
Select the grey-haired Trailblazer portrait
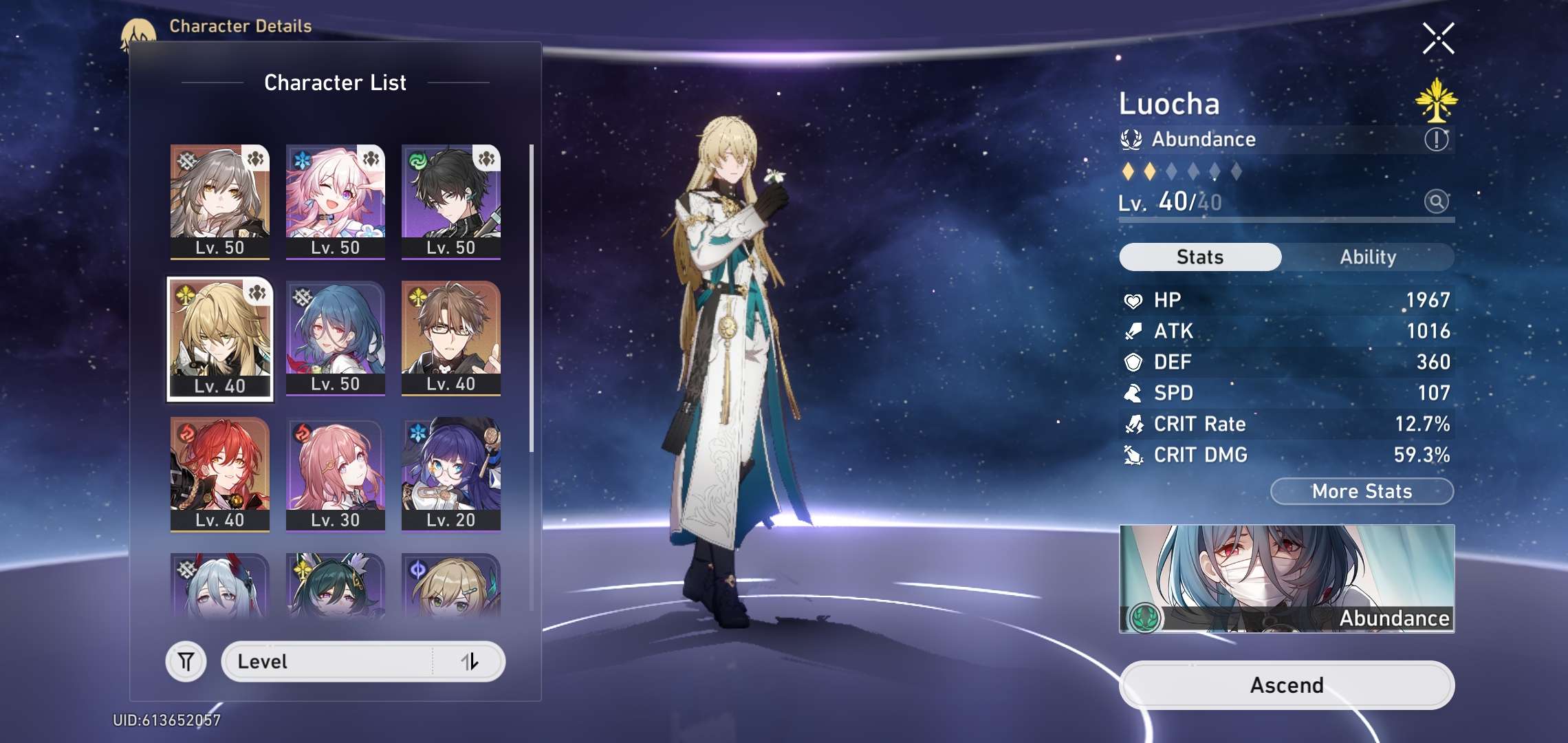tap(220, 201)
